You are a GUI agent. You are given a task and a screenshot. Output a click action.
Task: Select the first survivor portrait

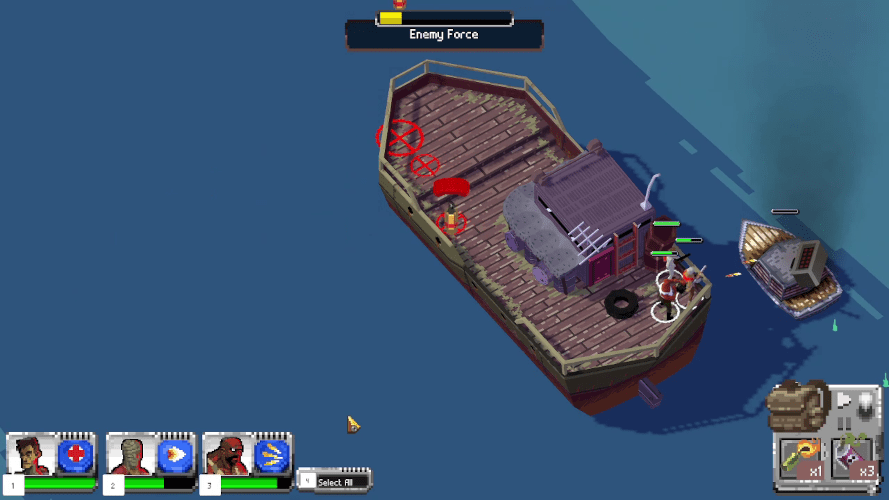coord(33,456)
